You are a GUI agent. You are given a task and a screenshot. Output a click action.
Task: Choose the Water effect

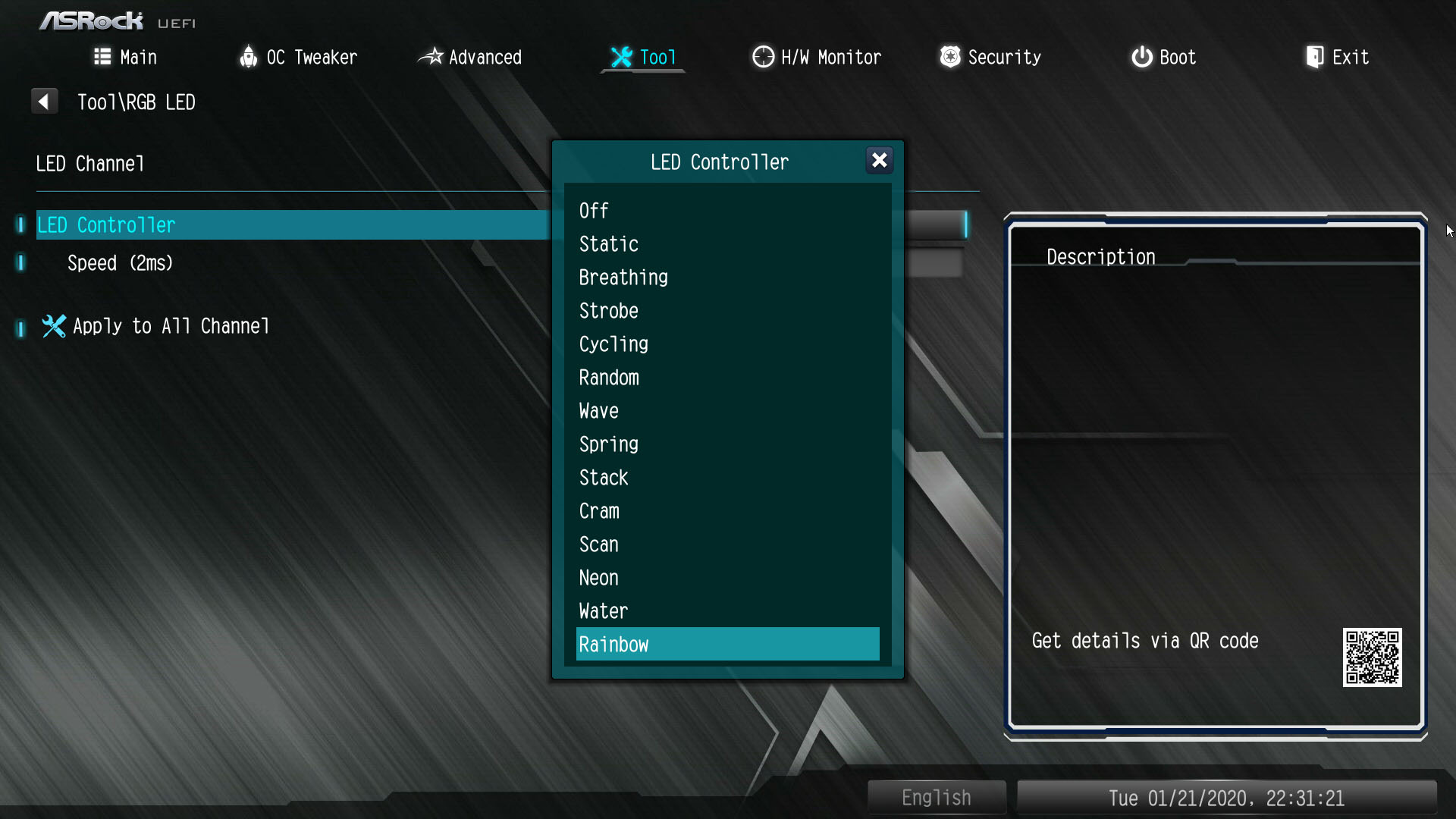(603, 611)
